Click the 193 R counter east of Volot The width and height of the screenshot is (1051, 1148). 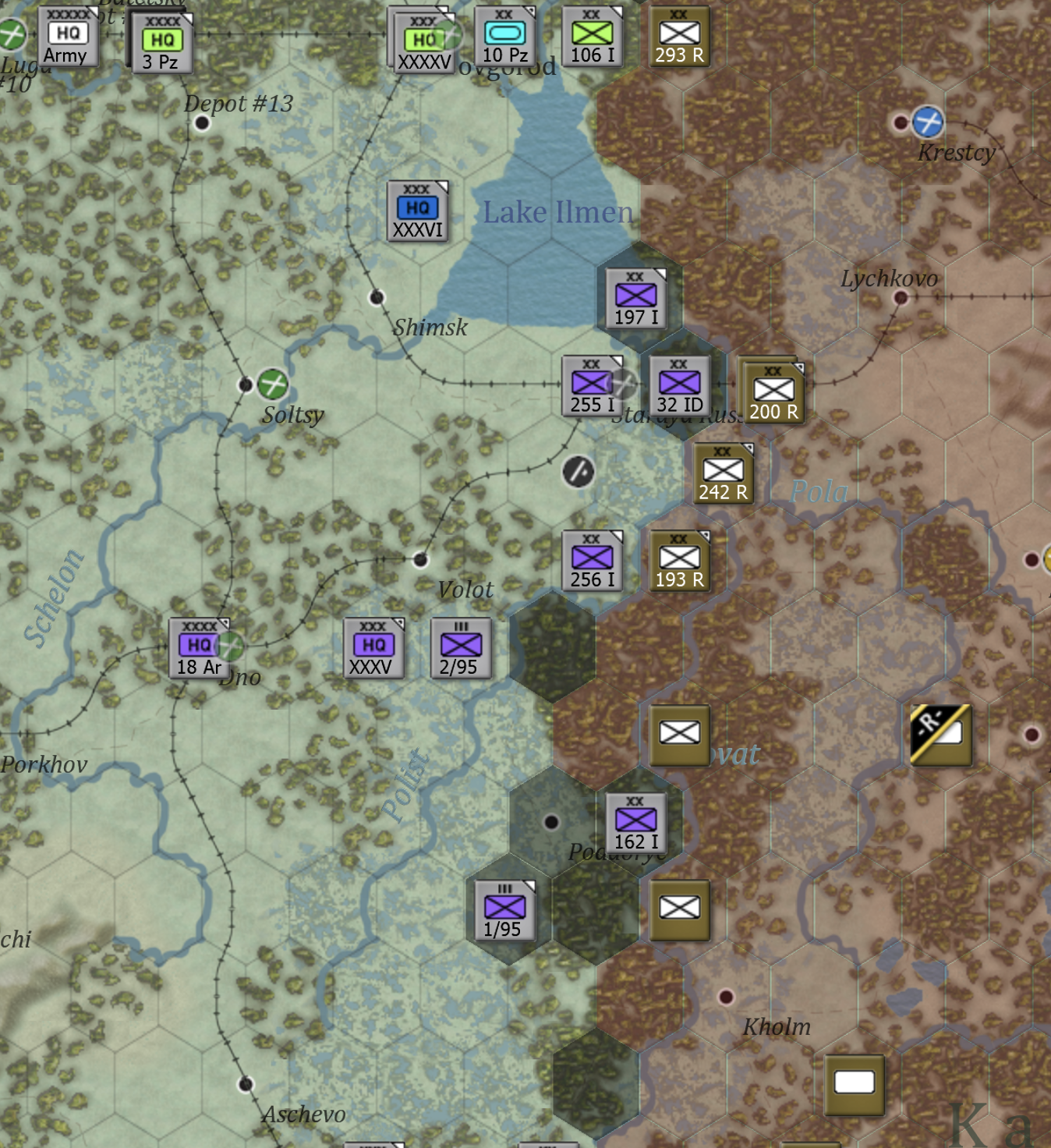click(678, 560)
